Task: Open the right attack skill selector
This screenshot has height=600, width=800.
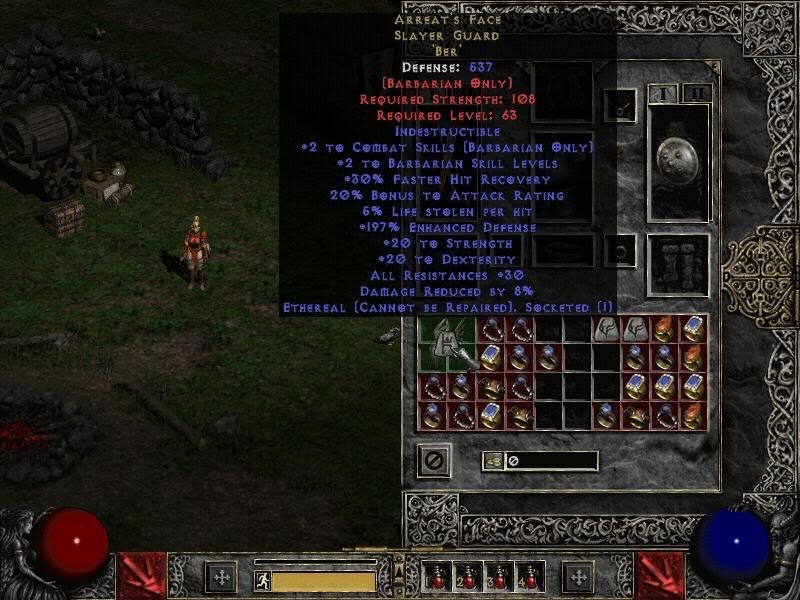Action: (x=660, y=575)
